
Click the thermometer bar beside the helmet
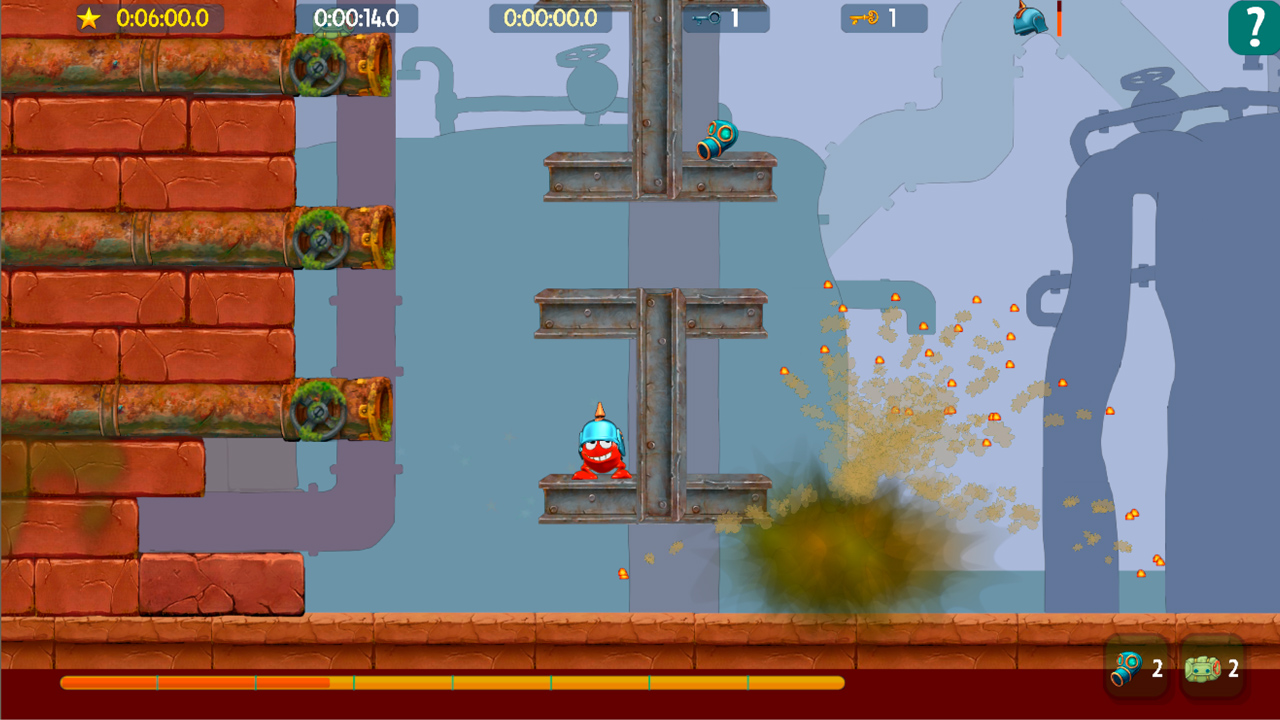pos(1060,20)
